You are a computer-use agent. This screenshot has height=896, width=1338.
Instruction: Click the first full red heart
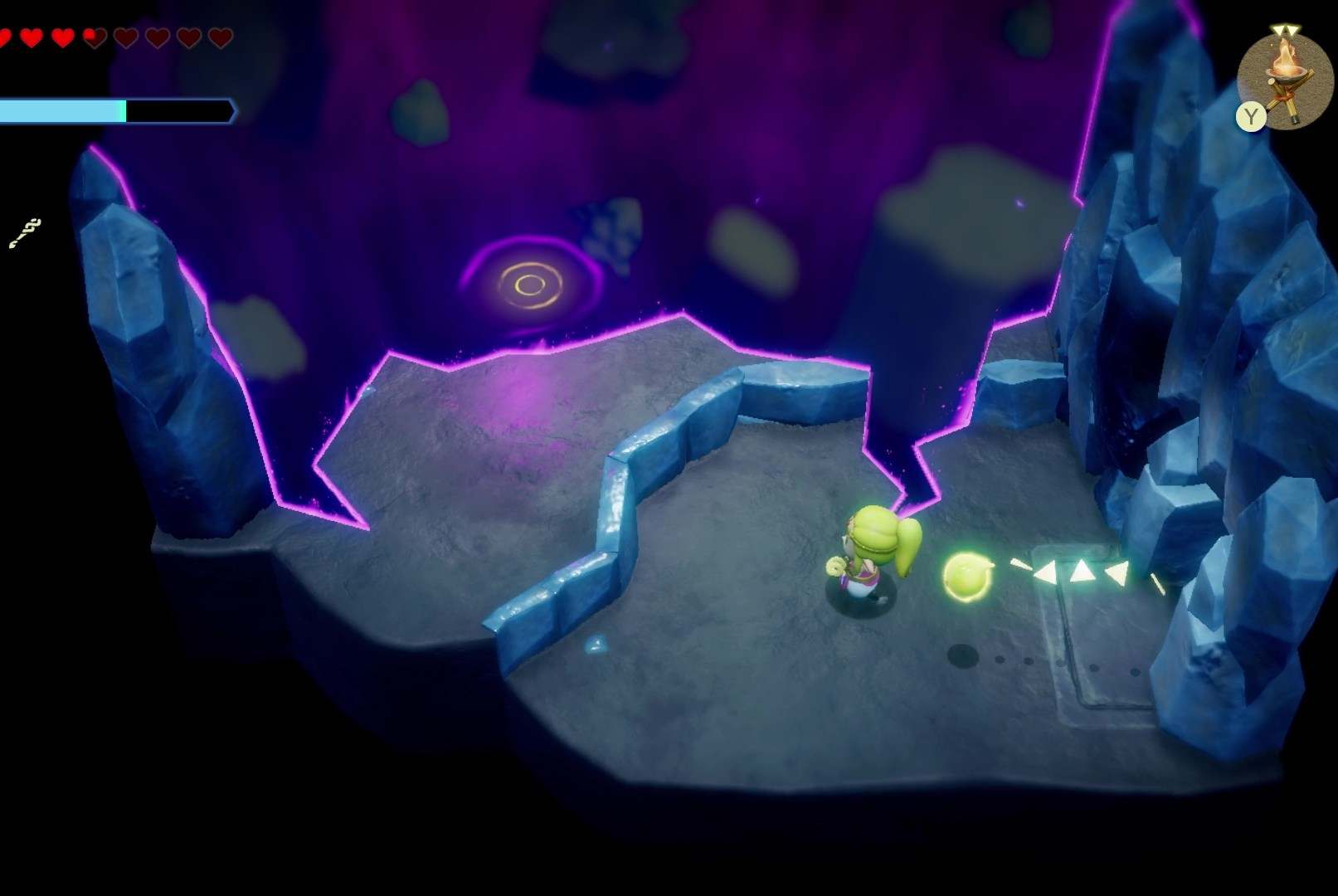point(8,36)
